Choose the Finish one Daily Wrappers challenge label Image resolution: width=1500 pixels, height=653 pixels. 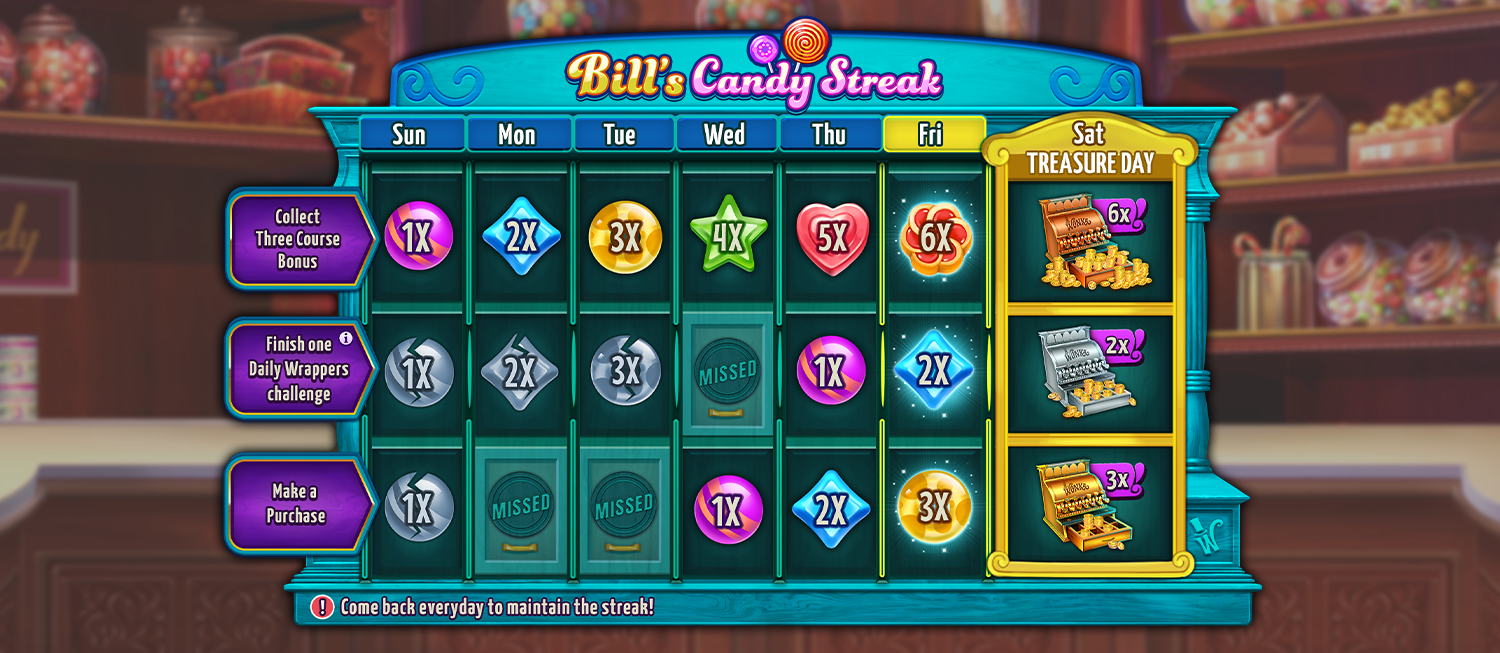(298, 369)
